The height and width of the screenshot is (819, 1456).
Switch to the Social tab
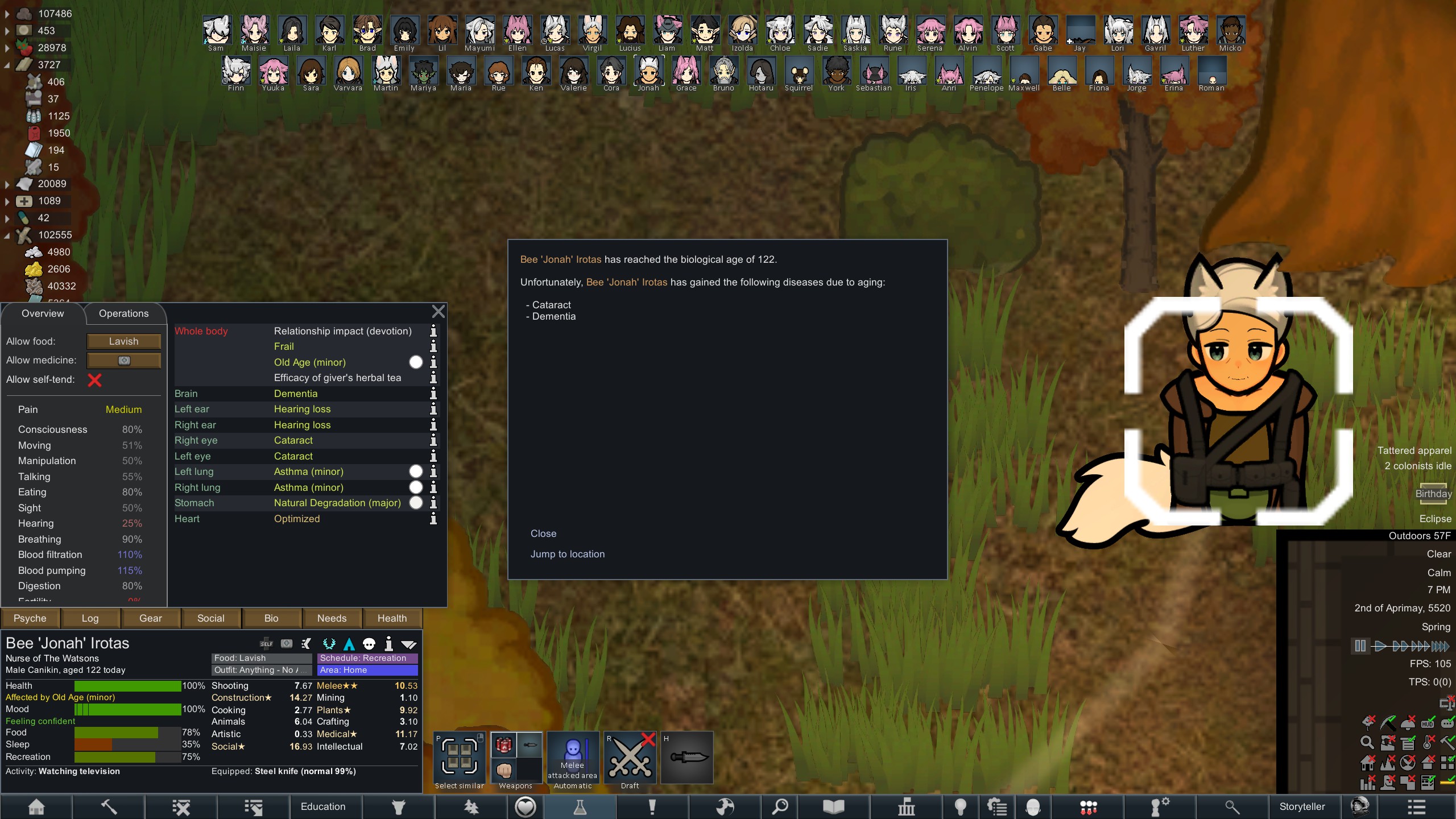pyautogui.click(x=210, y=618)
